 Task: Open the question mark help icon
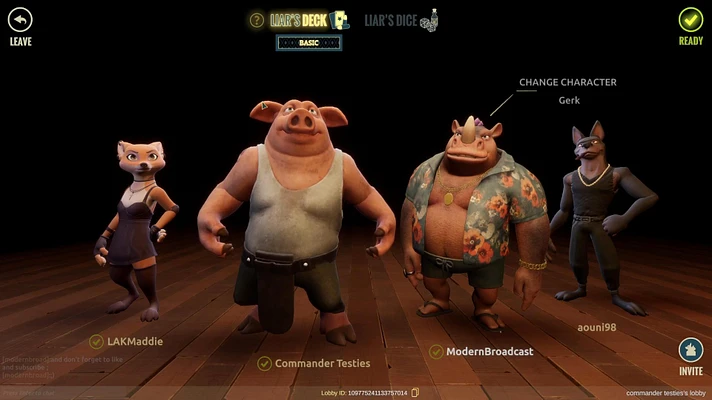click(x=257, y=20)
